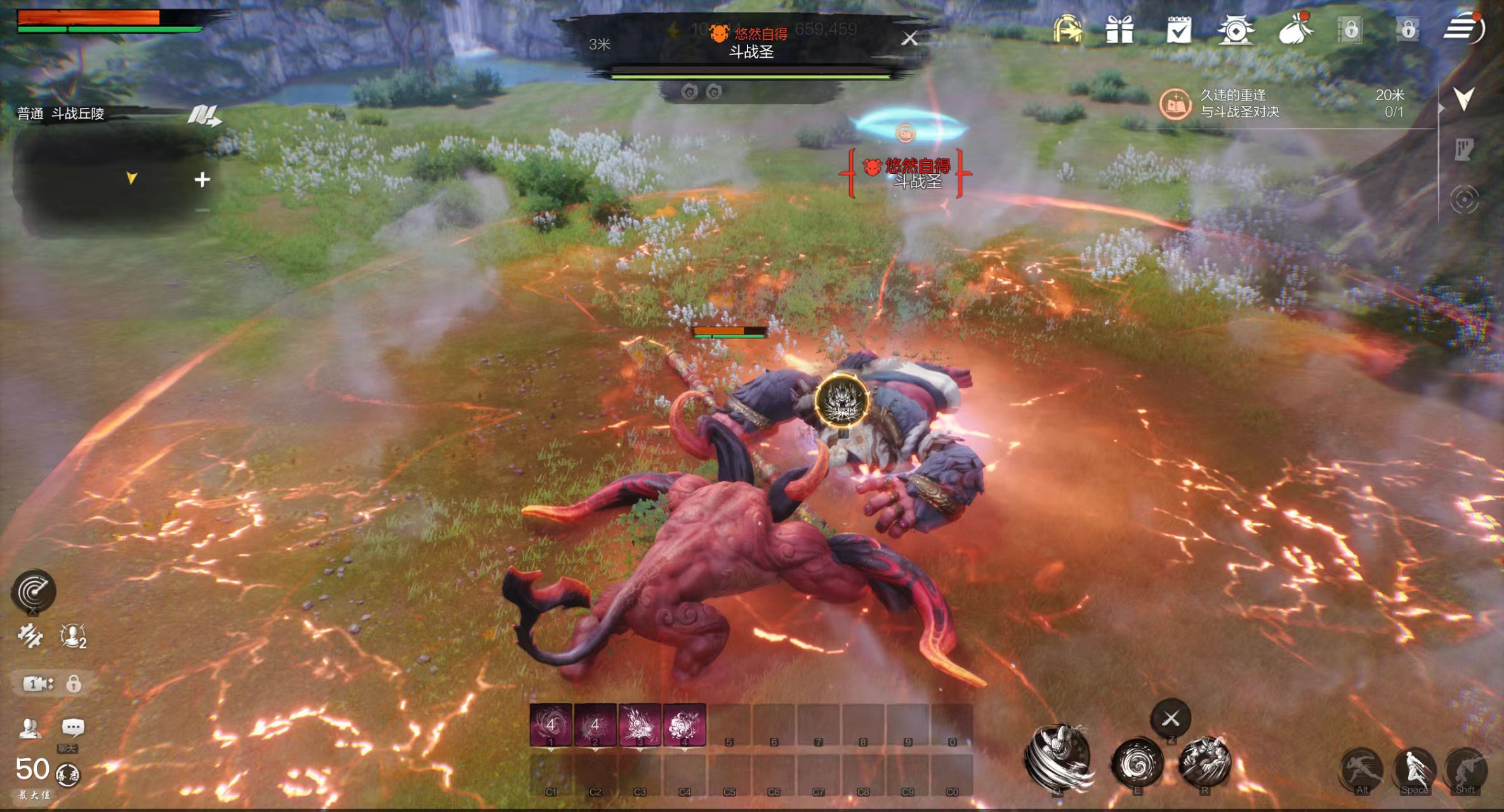Use the flower cloud skill in slot 4

pos(684,724)
